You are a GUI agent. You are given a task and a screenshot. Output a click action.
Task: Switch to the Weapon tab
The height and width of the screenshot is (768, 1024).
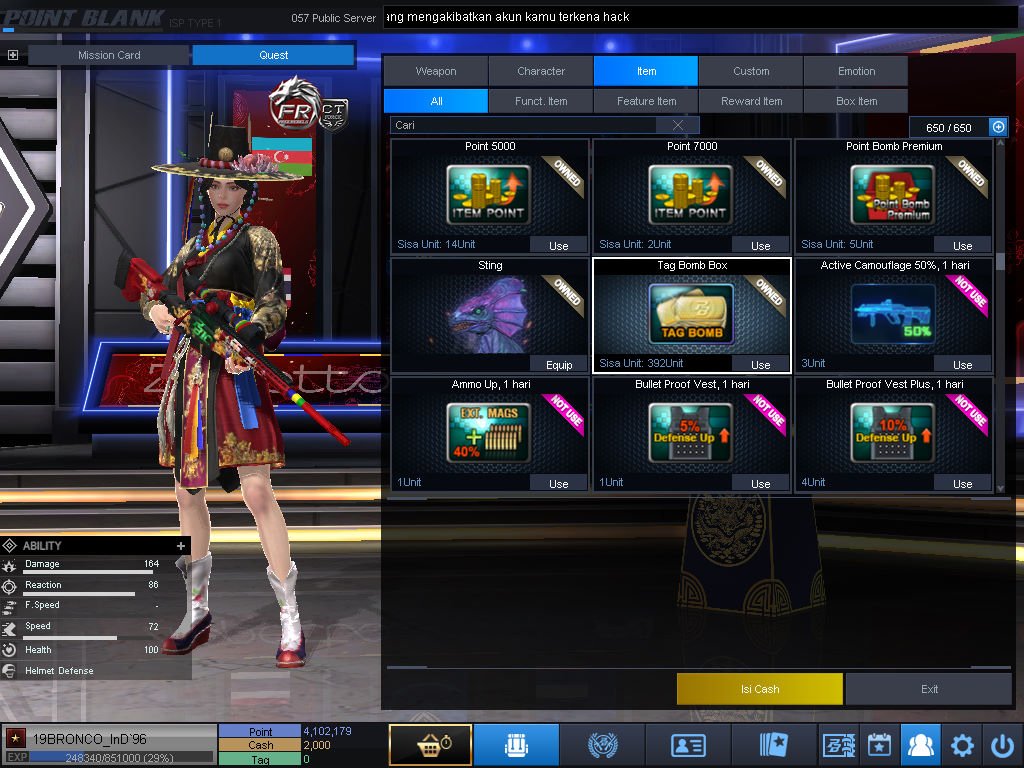(x=436, y=71)
